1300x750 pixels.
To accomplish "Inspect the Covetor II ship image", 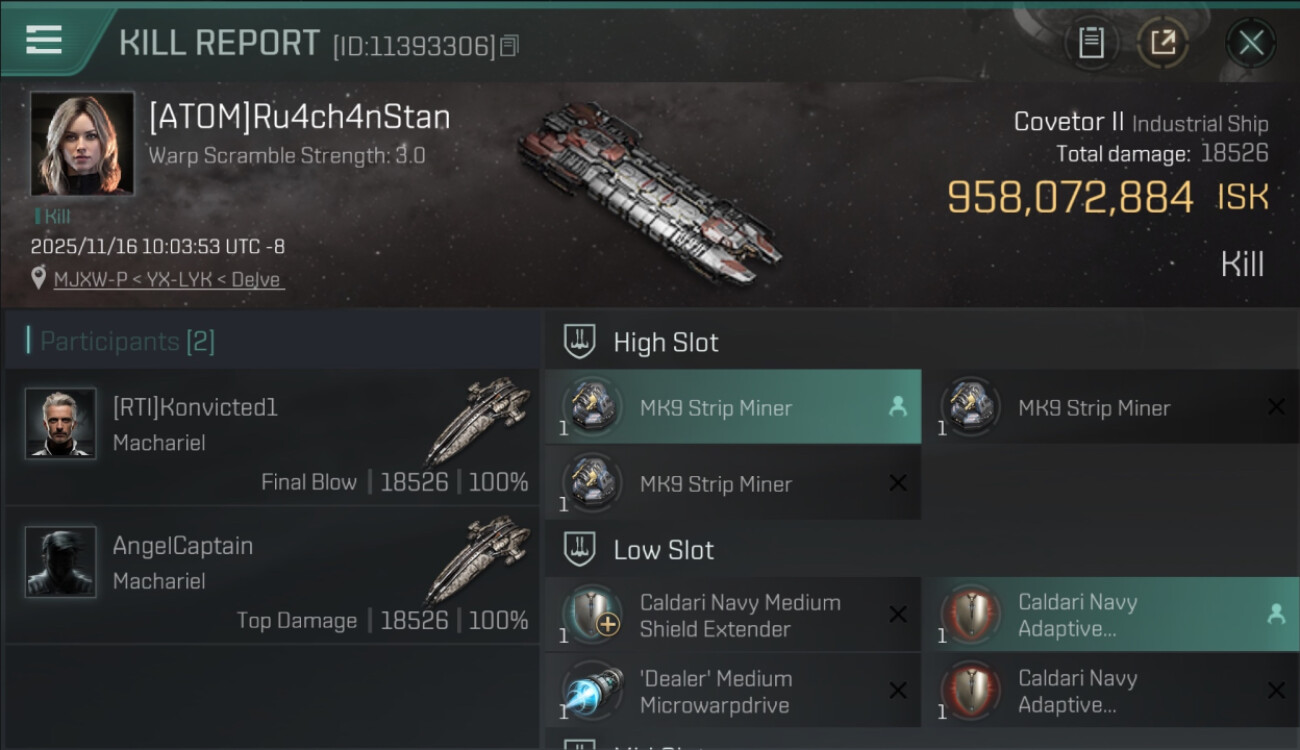I will point(650,190).
